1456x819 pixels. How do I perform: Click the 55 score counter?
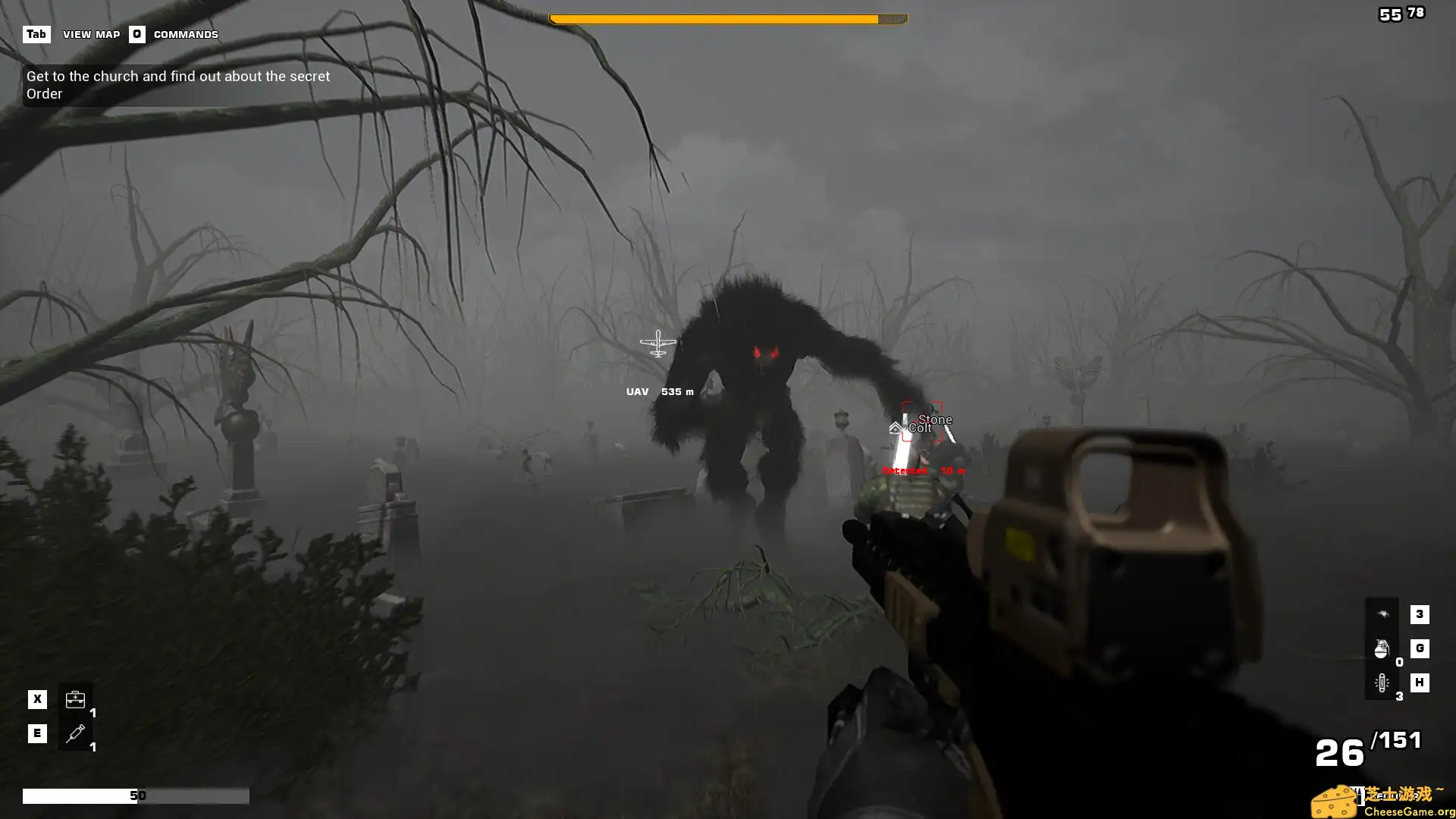pyautogui.click(x=1389, y=14)
